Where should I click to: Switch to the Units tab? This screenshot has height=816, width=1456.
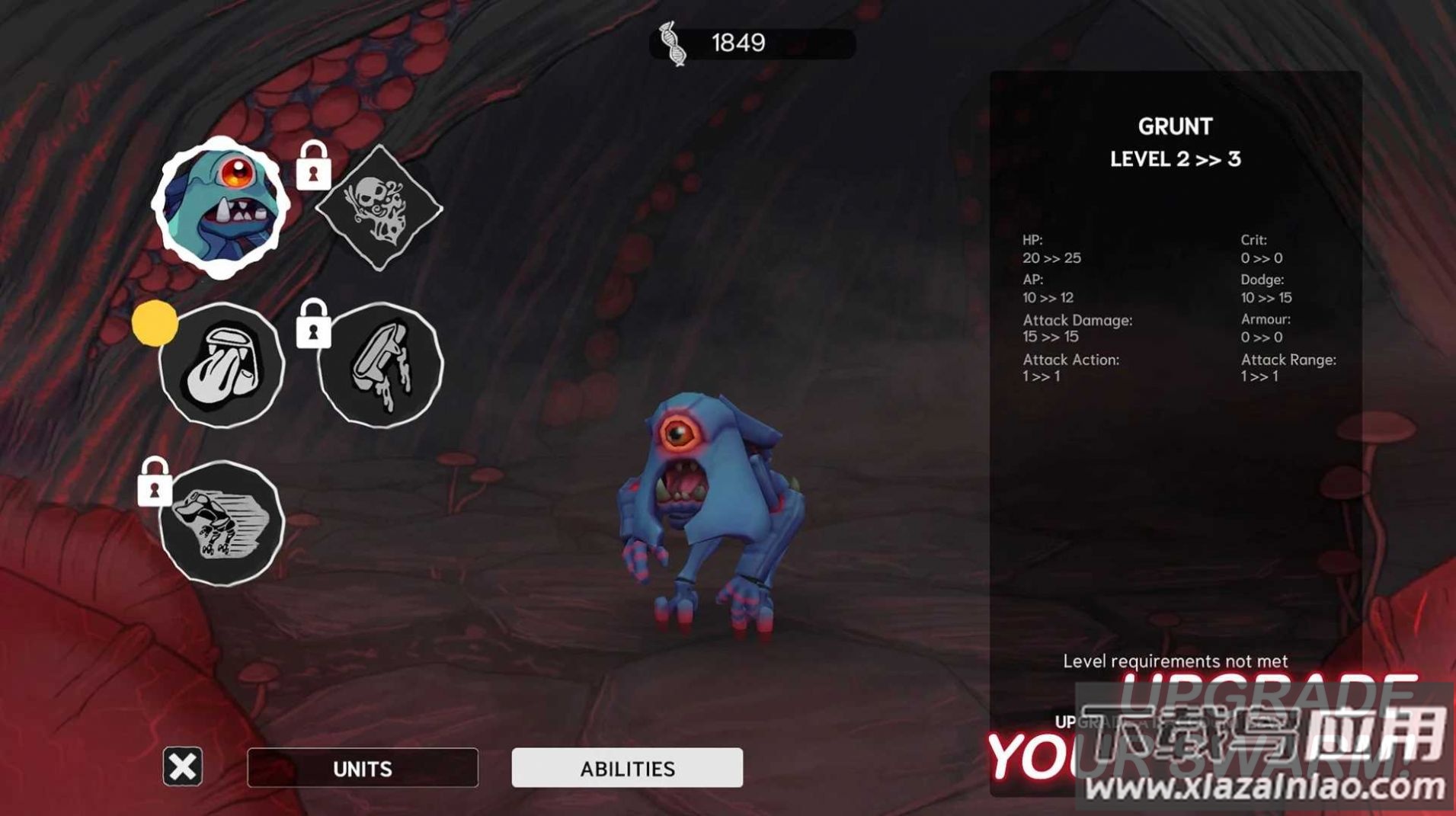pos(363,768)
